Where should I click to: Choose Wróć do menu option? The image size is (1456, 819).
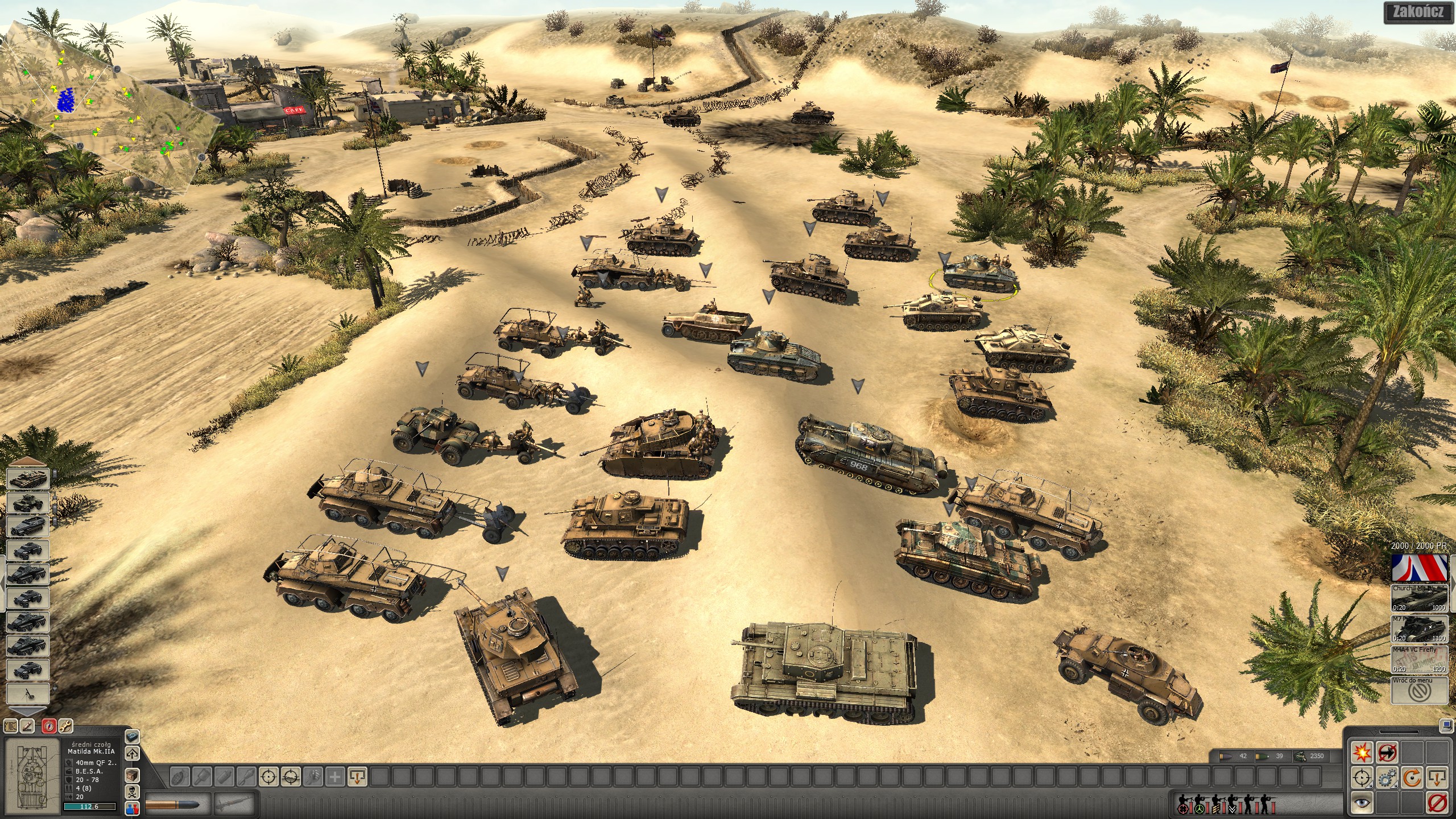pos(1419,690)
